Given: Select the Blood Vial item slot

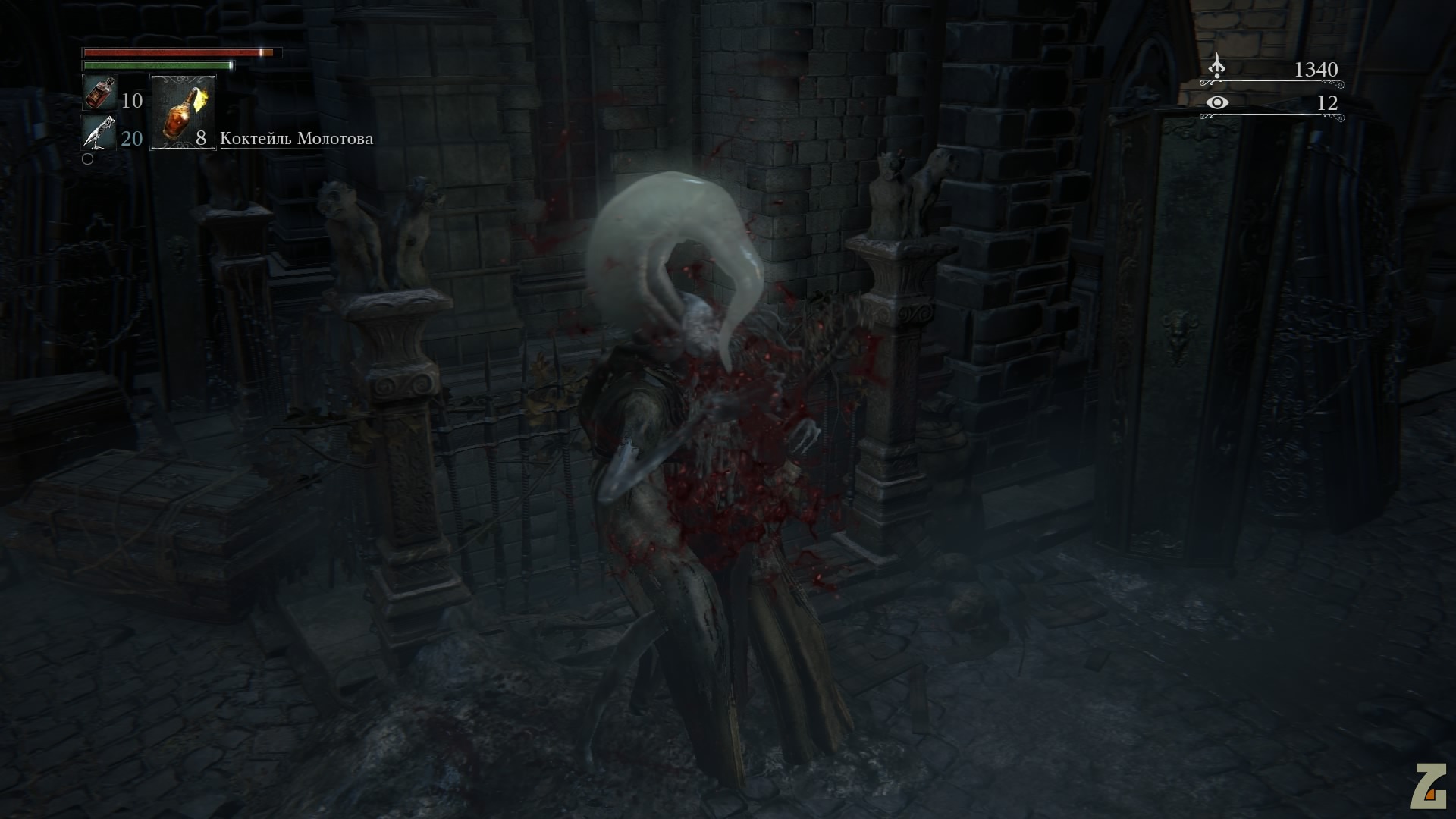Looking at the screenshot, I should (99, 94).
